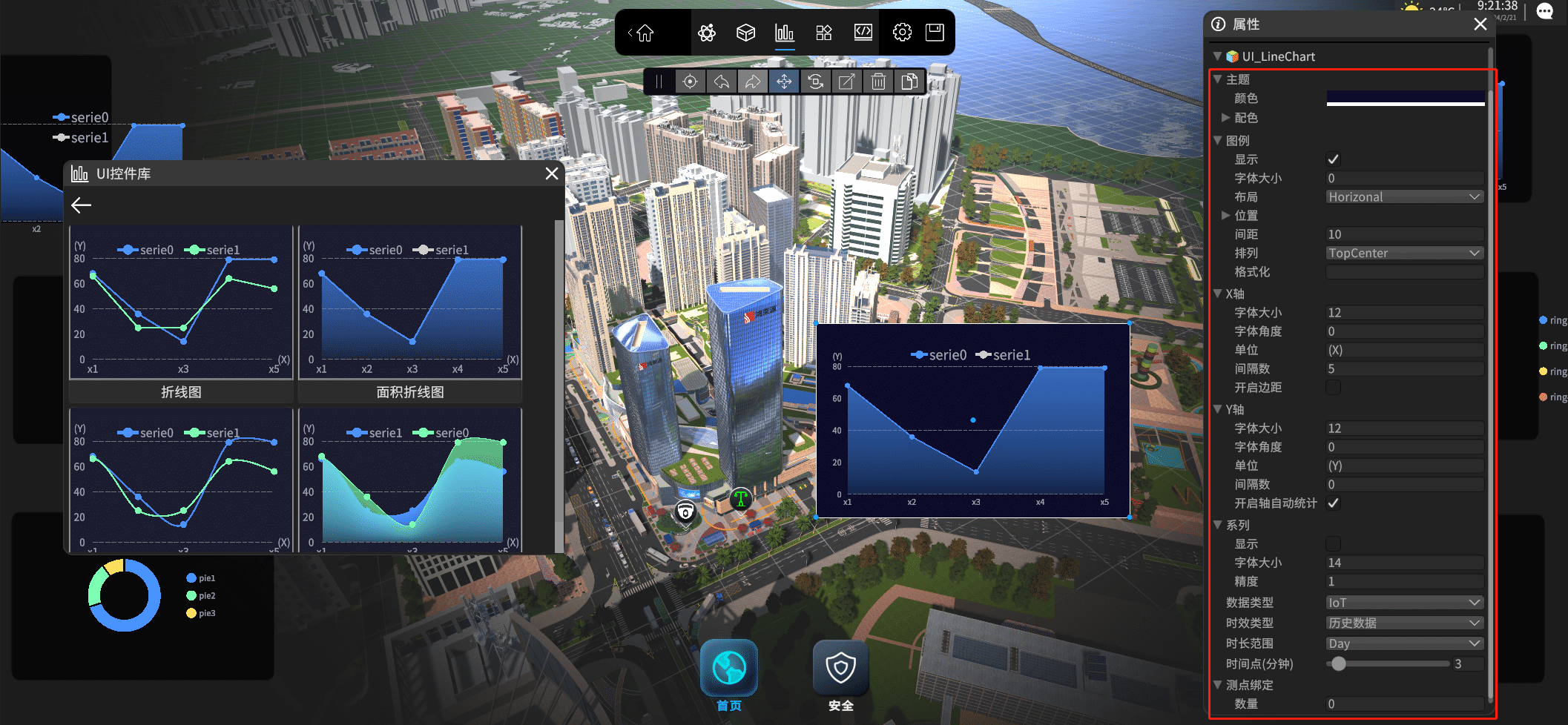Click the 时间点(分钟) slider handle
This screenshot has height=725, width=1568.
click(x=1339, y=664)
